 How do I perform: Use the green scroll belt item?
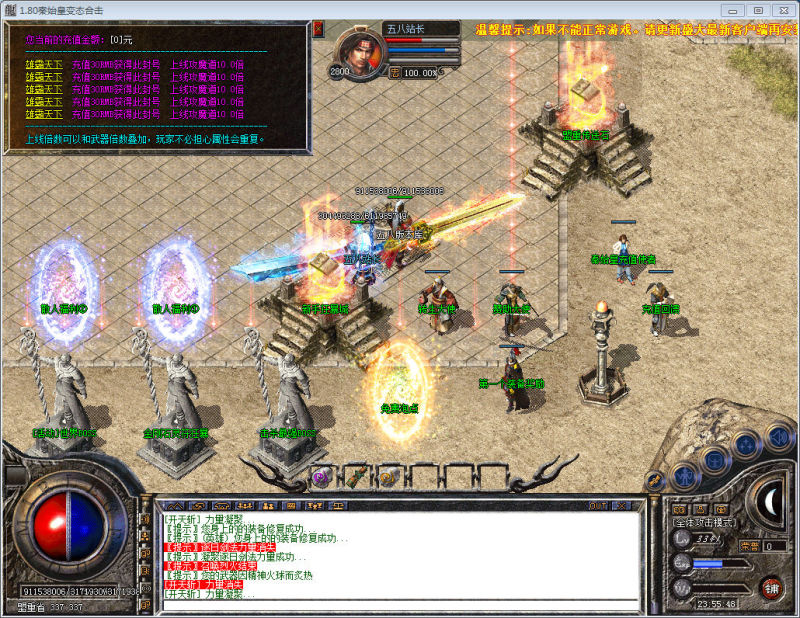355,477
